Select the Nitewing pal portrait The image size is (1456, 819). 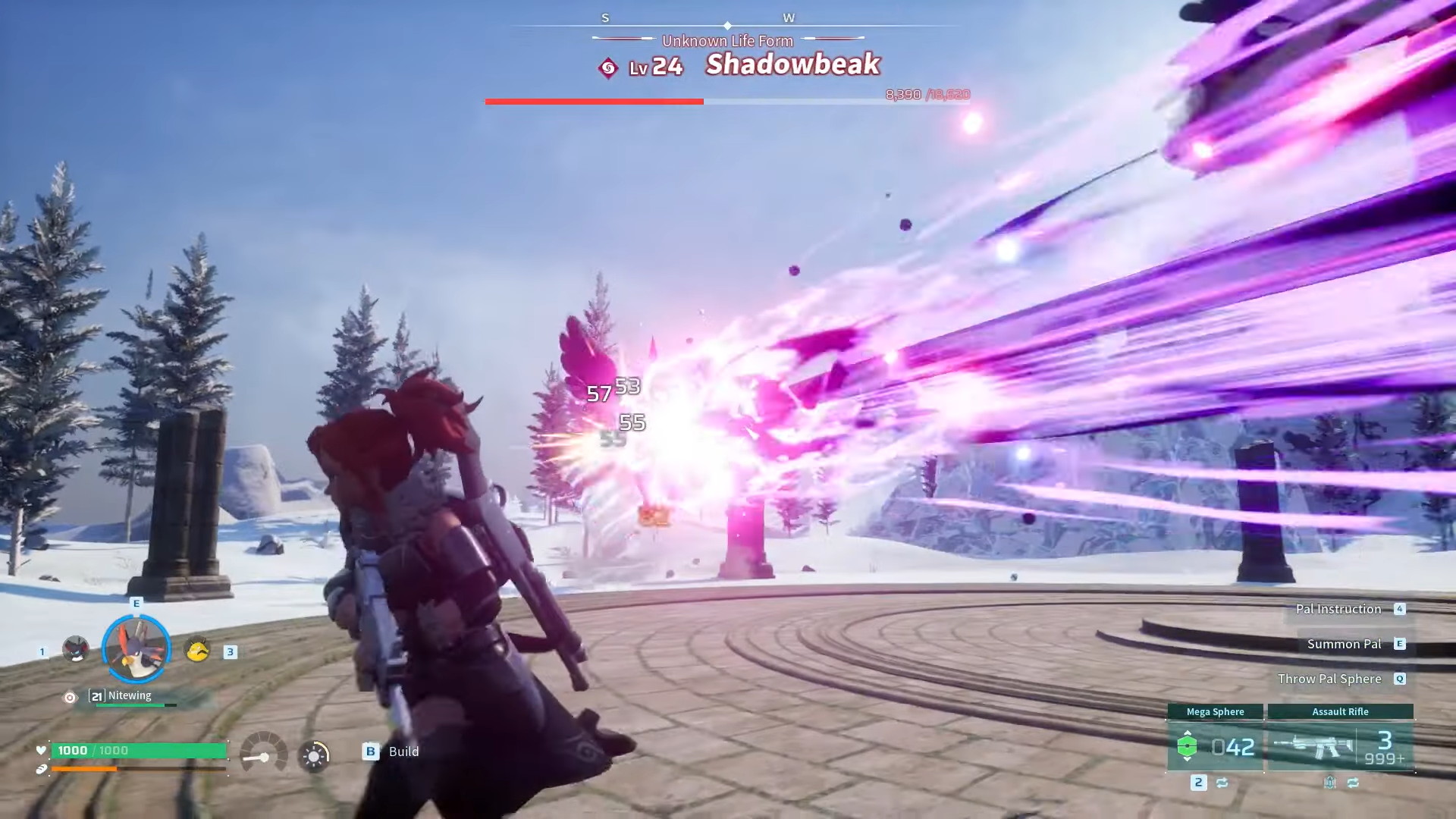(x=136, y=649)
